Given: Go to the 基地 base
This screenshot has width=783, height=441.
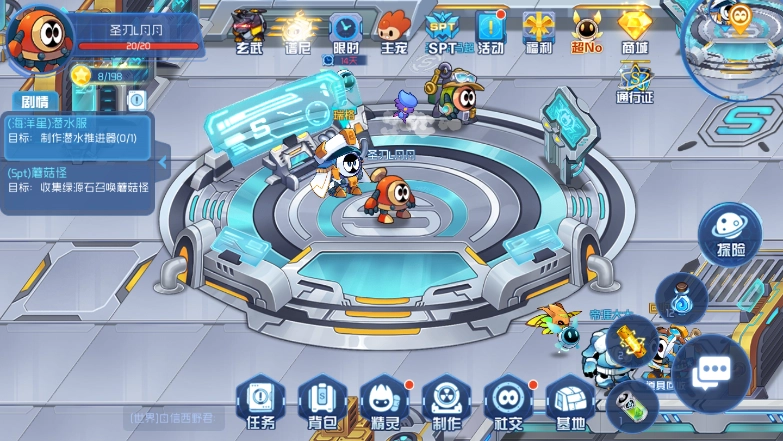Looking at the screenshot, I should point(571,401).
